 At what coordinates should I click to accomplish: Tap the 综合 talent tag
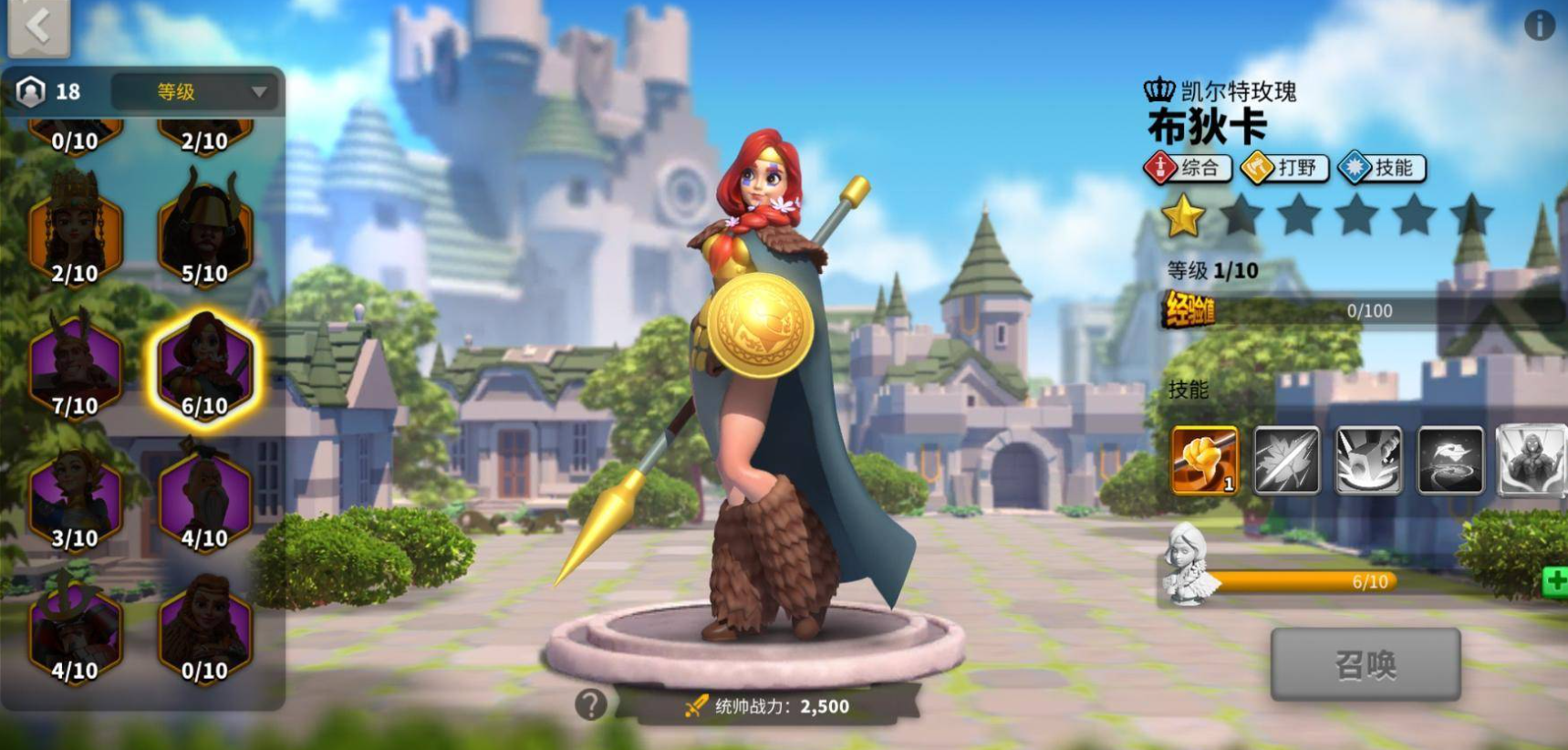(x=1188, y=168)
